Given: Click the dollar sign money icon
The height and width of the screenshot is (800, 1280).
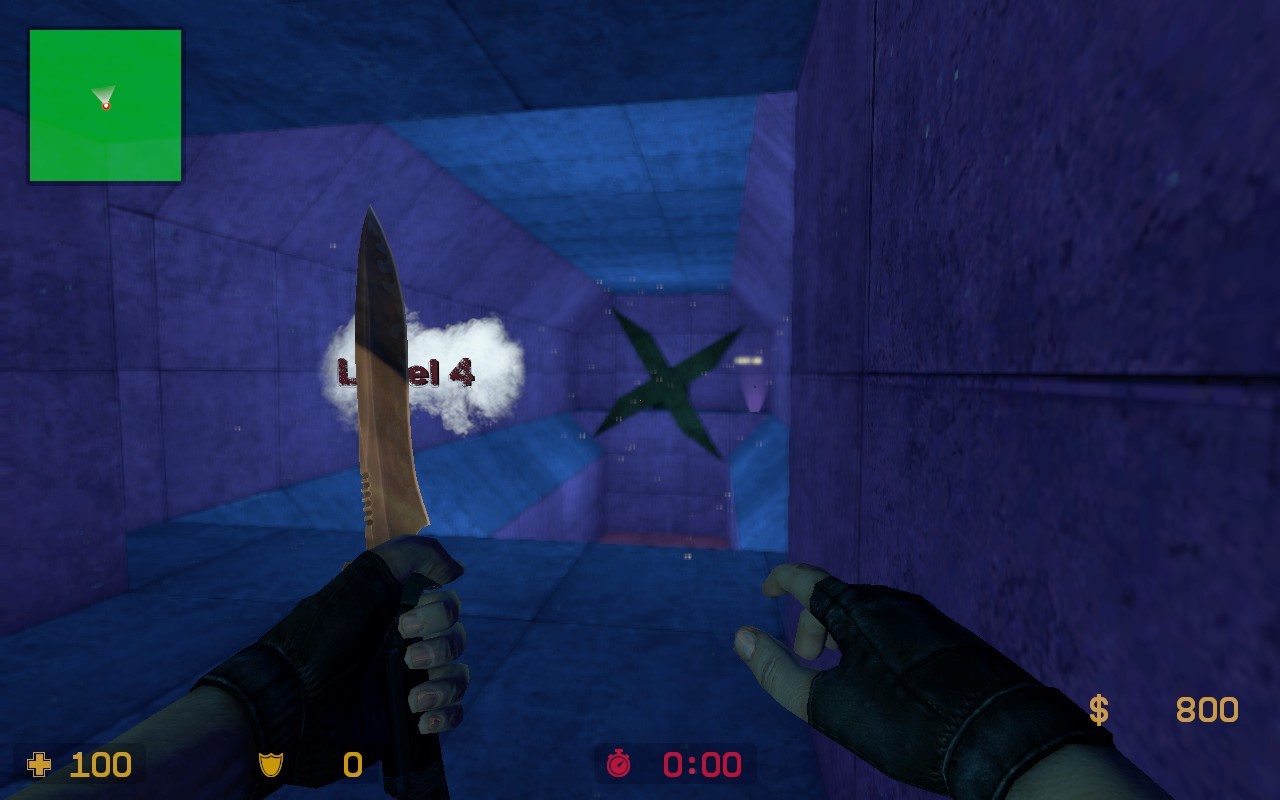Looking at the screenshot, I should tap(1099, 712).
